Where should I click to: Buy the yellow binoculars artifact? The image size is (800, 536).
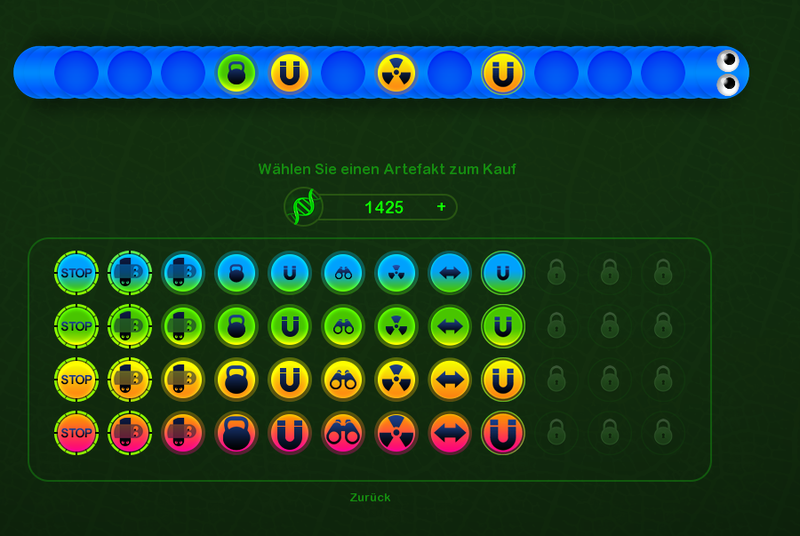coord(343,380)
